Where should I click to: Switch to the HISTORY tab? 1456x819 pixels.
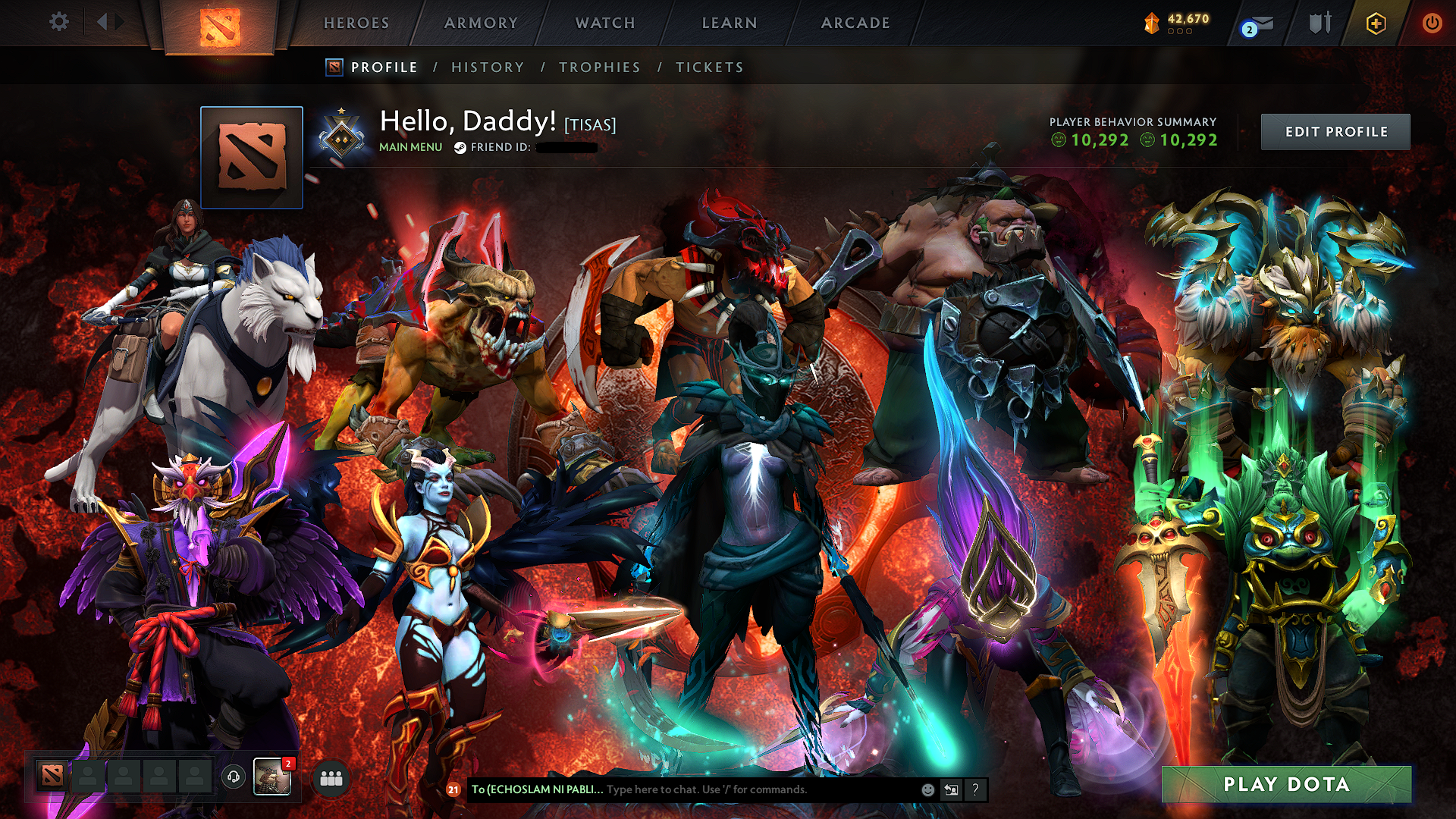487,67
